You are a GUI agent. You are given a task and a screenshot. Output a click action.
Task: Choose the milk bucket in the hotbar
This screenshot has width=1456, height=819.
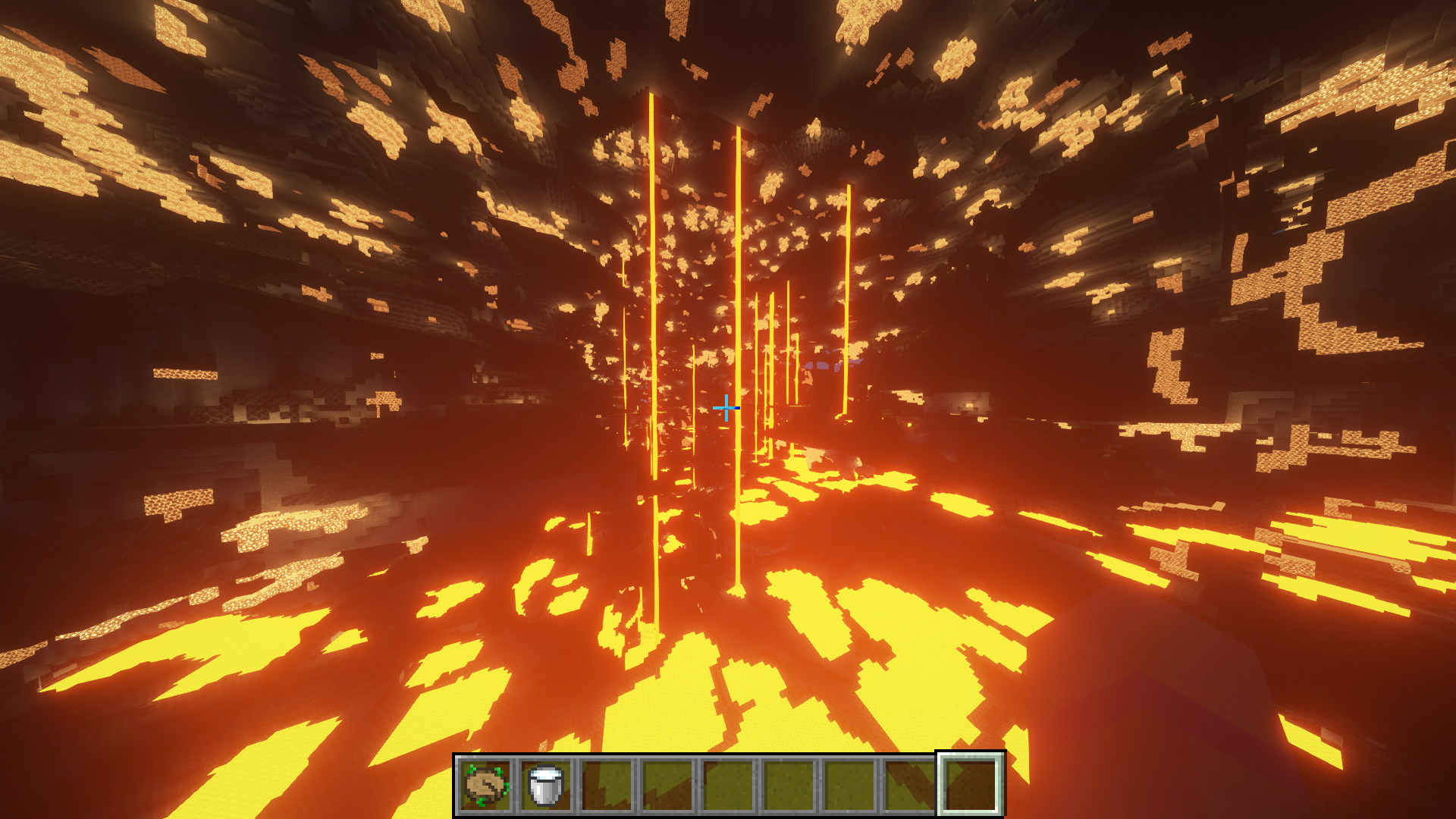pyautogui.click(x=546, y=785)
